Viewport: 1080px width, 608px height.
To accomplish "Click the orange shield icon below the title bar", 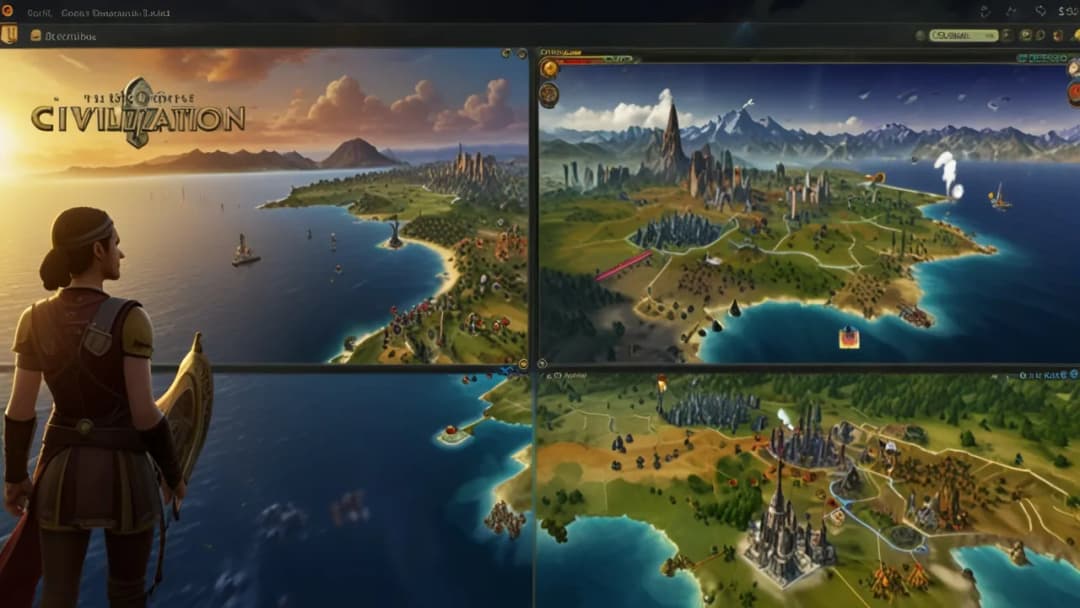I will 9,35.
